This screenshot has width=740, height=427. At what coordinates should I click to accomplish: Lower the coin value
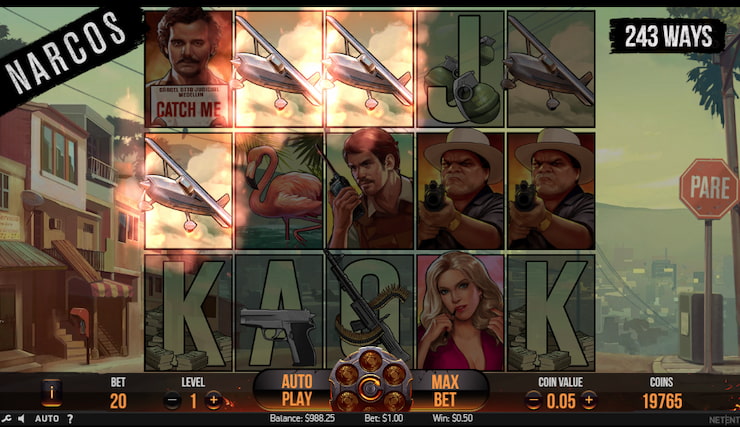tap(533, 400)
